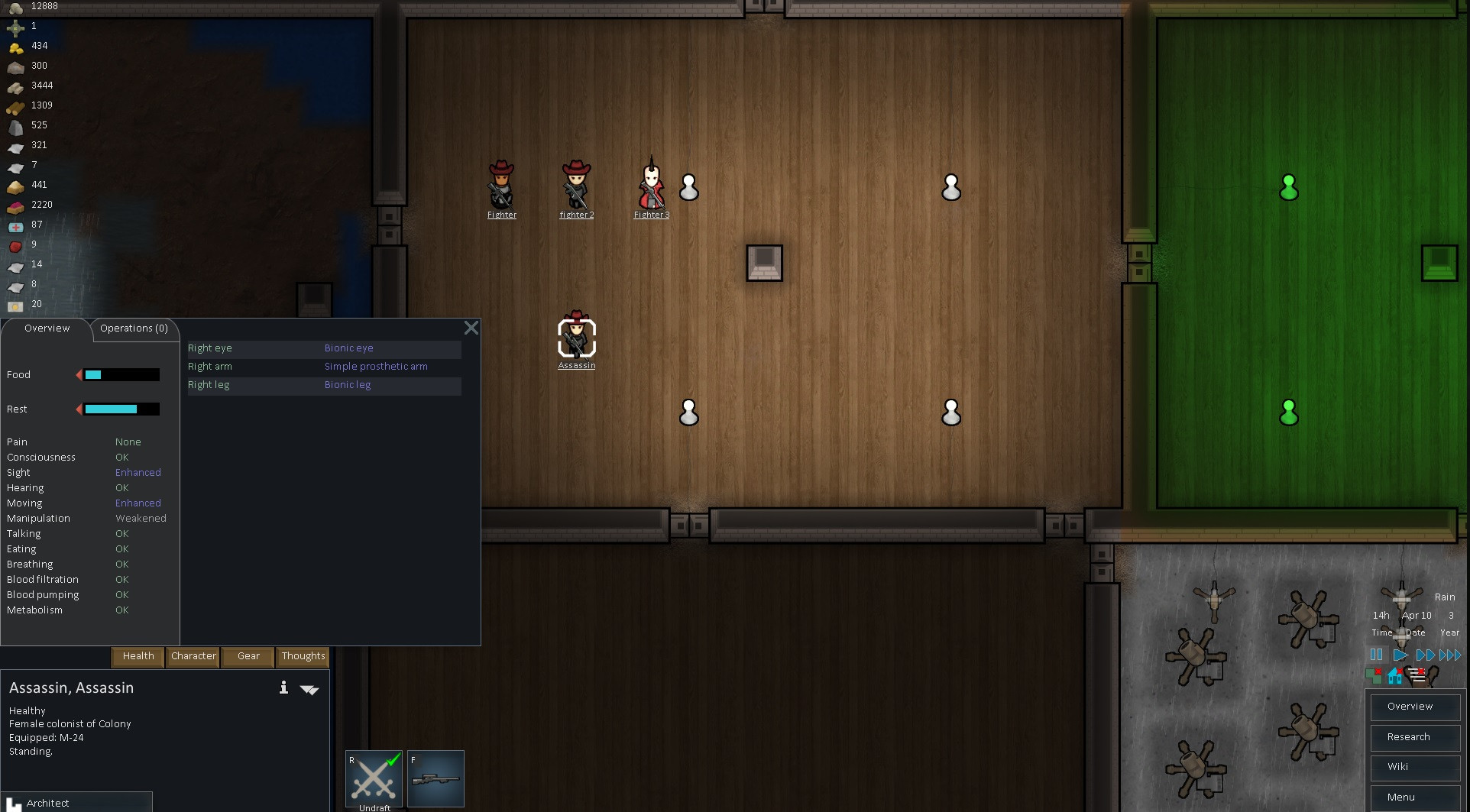Open the Wiki button
Viewport: 1470px width, 812px height.
[x=1415, y=767]
